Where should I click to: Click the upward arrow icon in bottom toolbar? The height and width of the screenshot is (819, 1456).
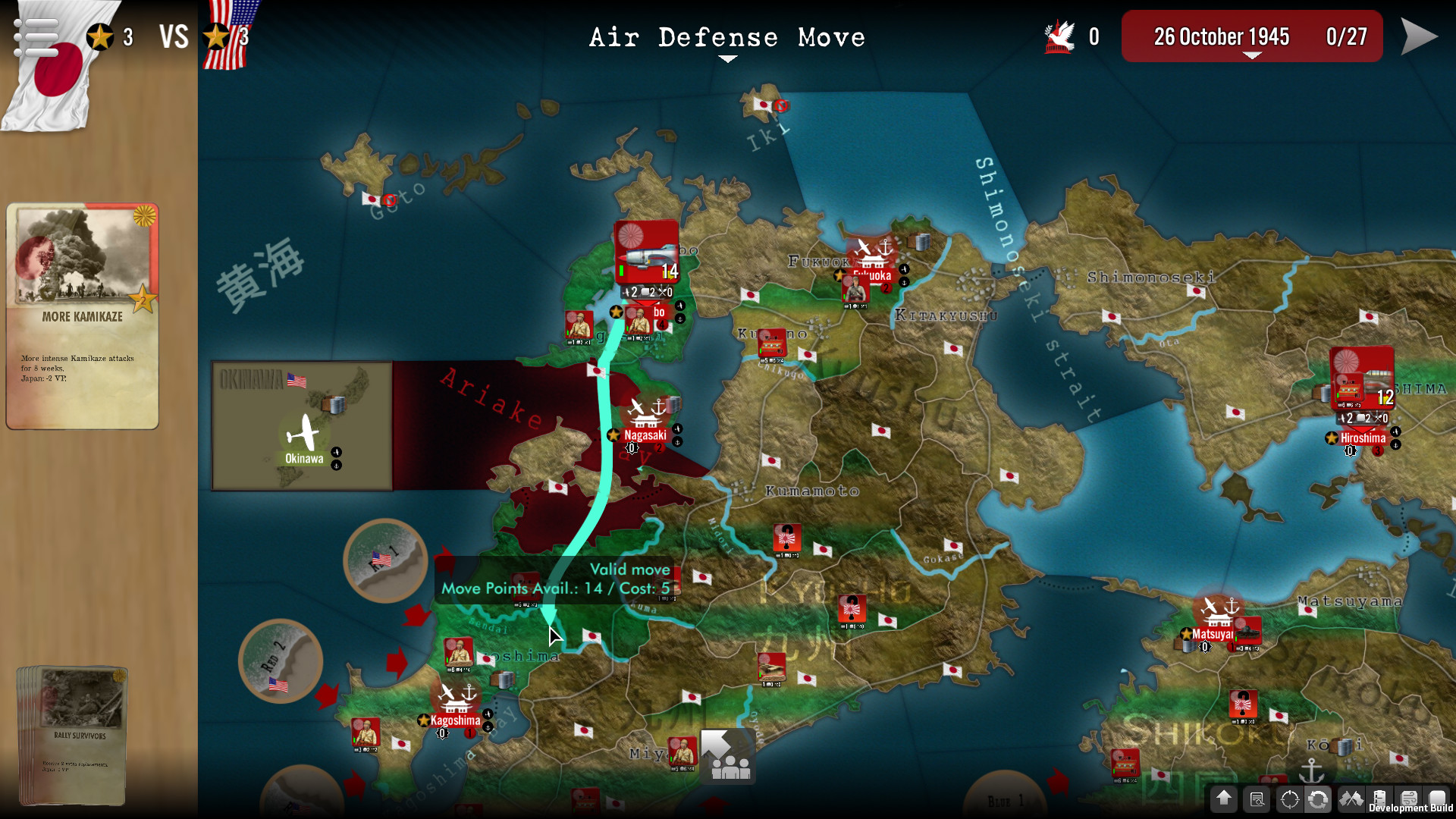(1223, 800)
